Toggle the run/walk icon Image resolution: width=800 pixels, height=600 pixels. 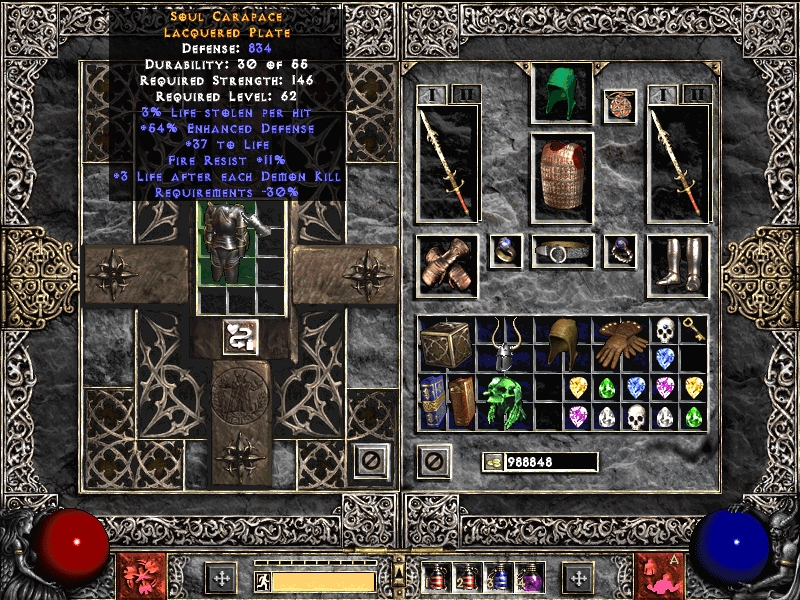[x=260, y=580]
